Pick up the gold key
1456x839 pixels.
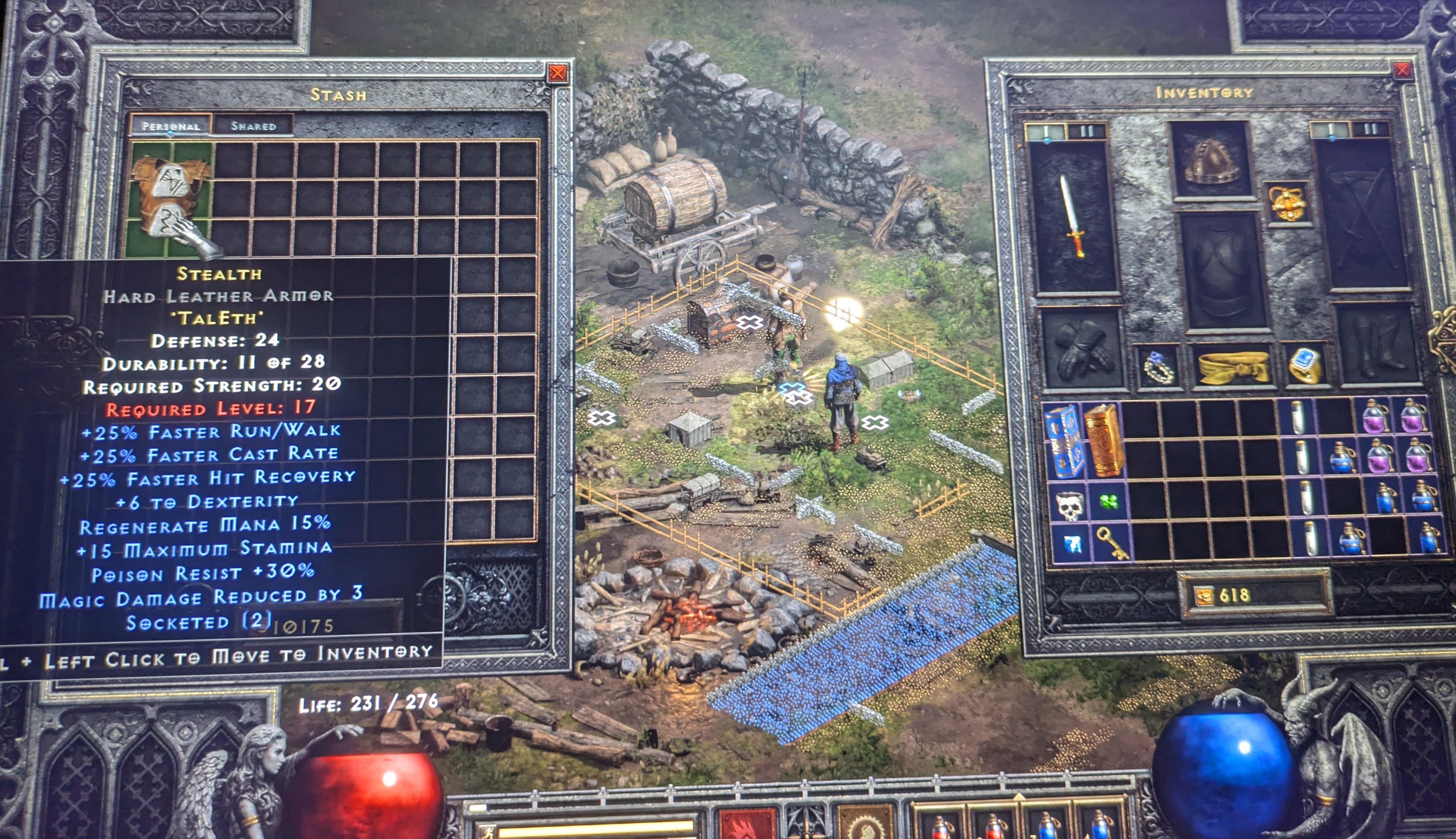click(x=1111, y=542)
